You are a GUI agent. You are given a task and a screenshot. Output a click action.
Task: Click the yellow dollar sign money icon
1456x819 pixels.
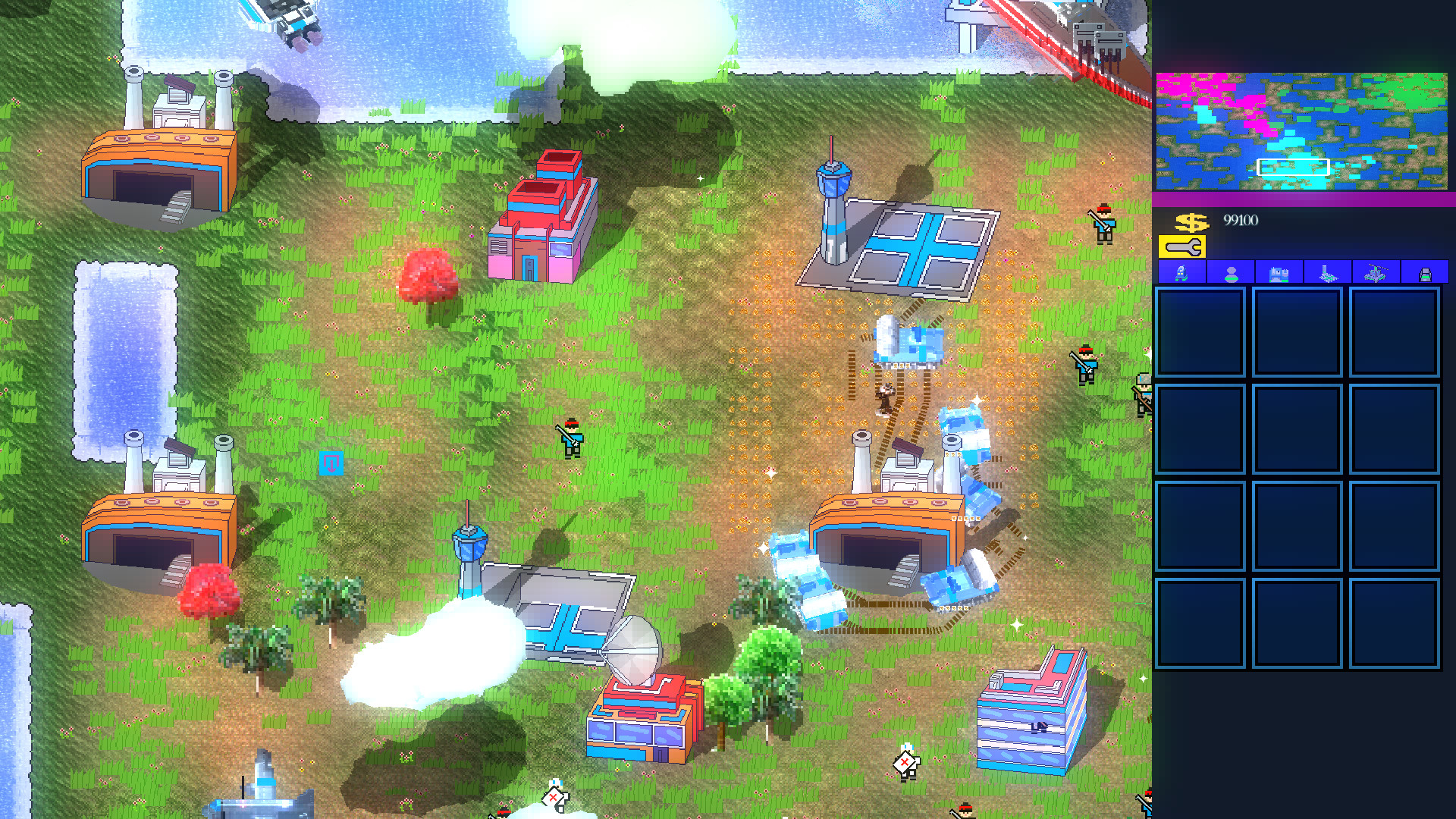[x=1193, y=222]
